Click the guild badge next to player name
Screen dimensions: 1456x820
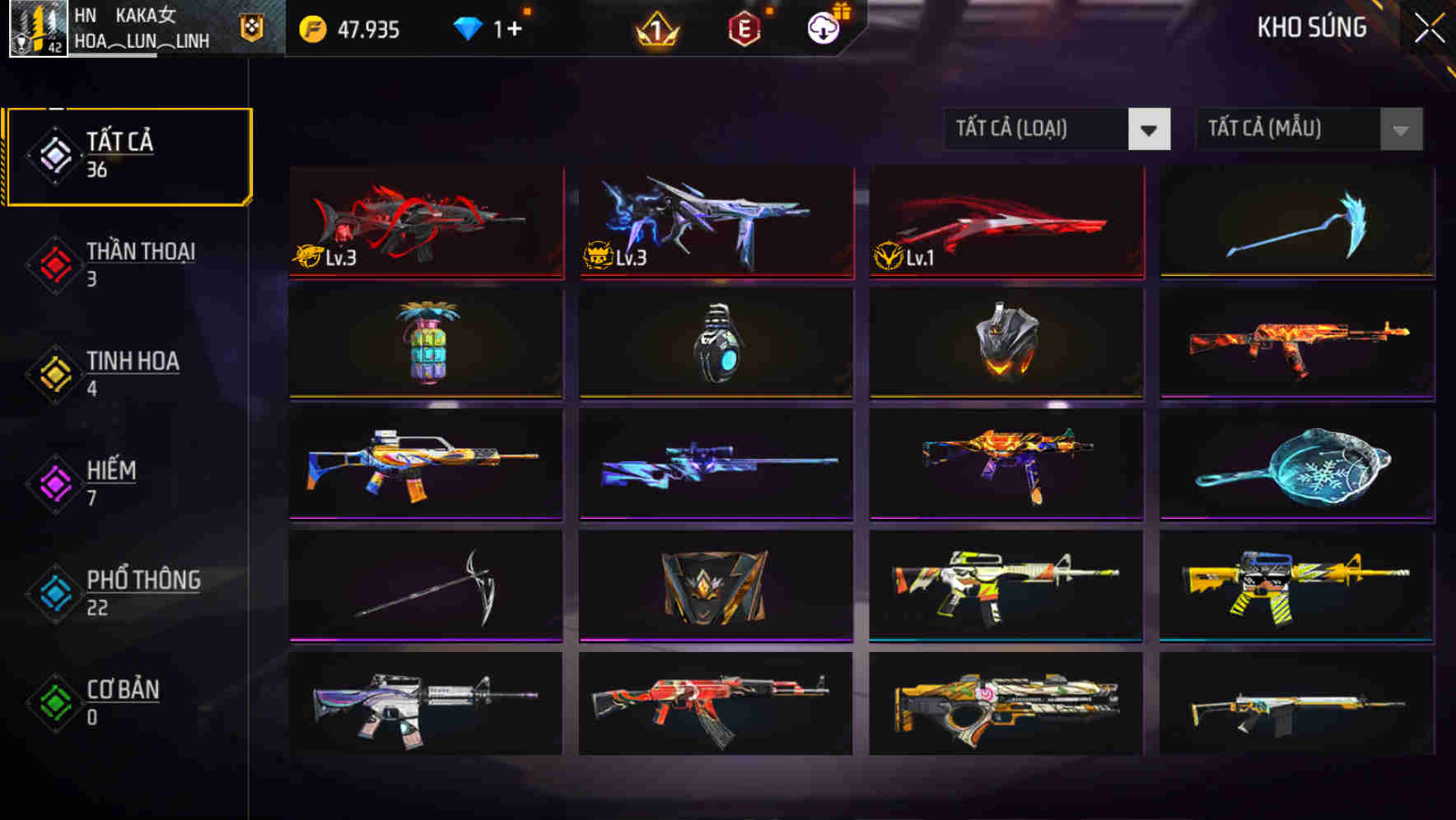(252, 27)
